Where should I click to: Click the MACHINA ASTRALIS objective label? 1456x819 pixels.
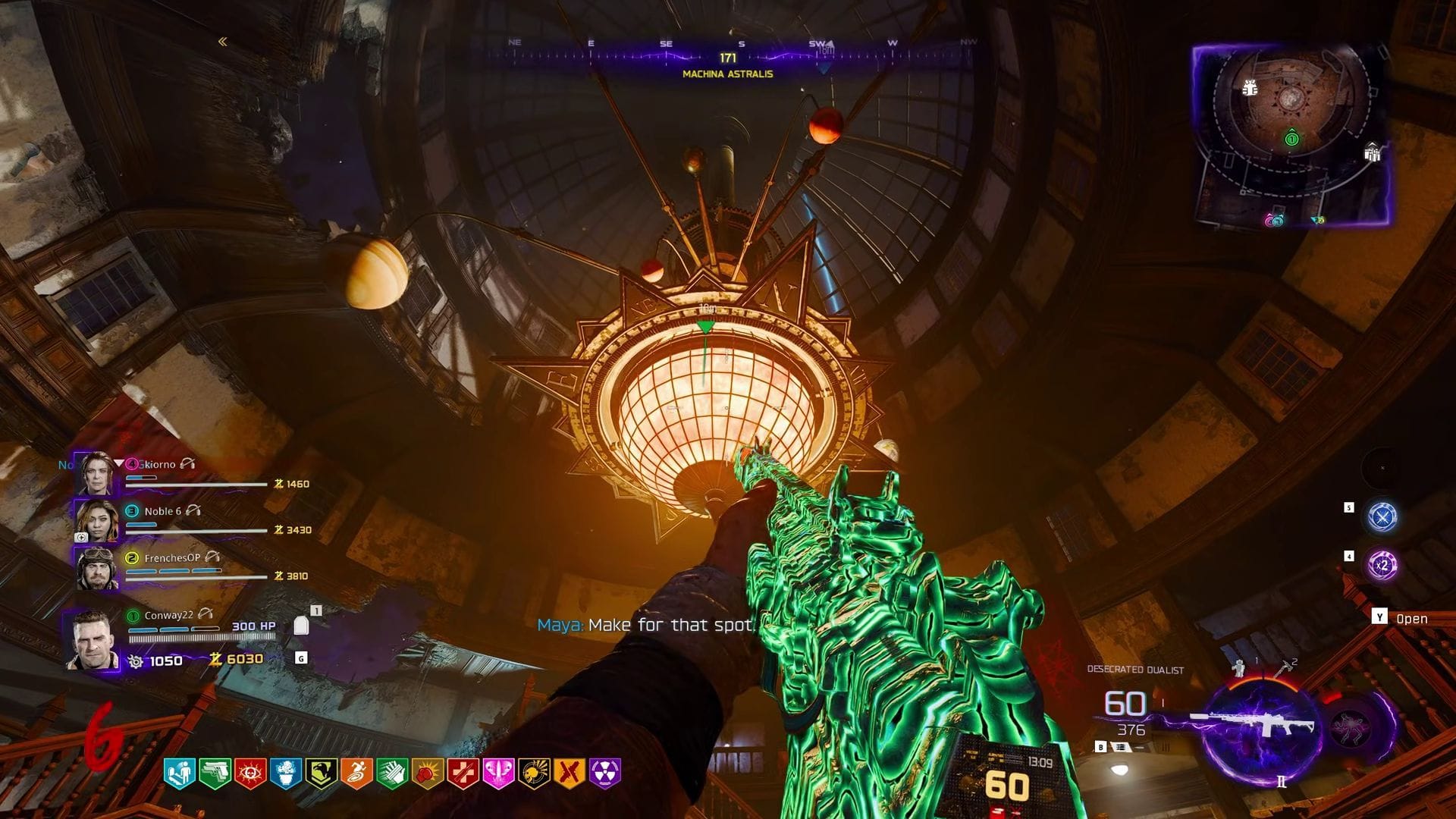pyautogui.click(x=727, y=74)
